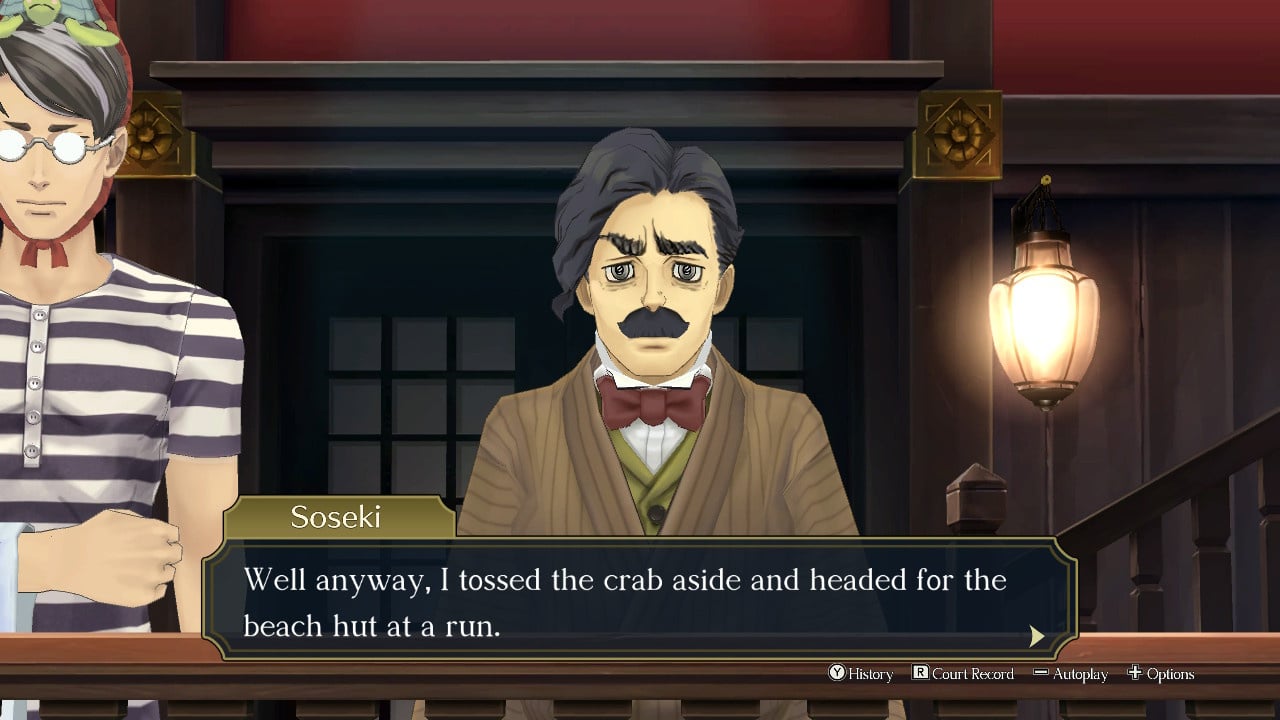1280x720 pixels.
Task: Open the dialogue History log
Action: pyautogui.click(x=860, y=674)
